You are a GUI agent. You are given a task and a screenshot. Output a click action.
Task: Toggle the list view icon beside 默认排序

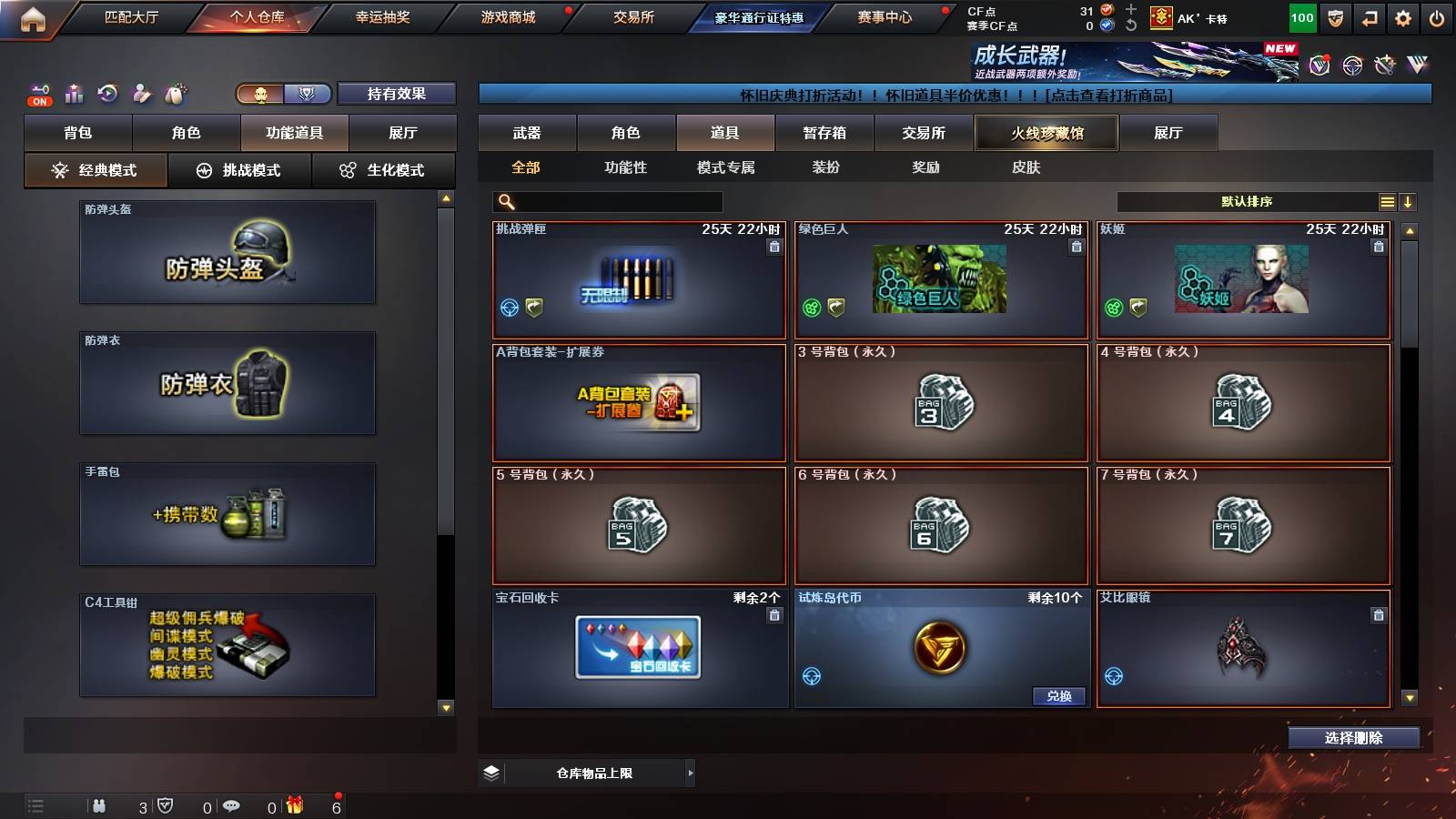(1386, 203)
